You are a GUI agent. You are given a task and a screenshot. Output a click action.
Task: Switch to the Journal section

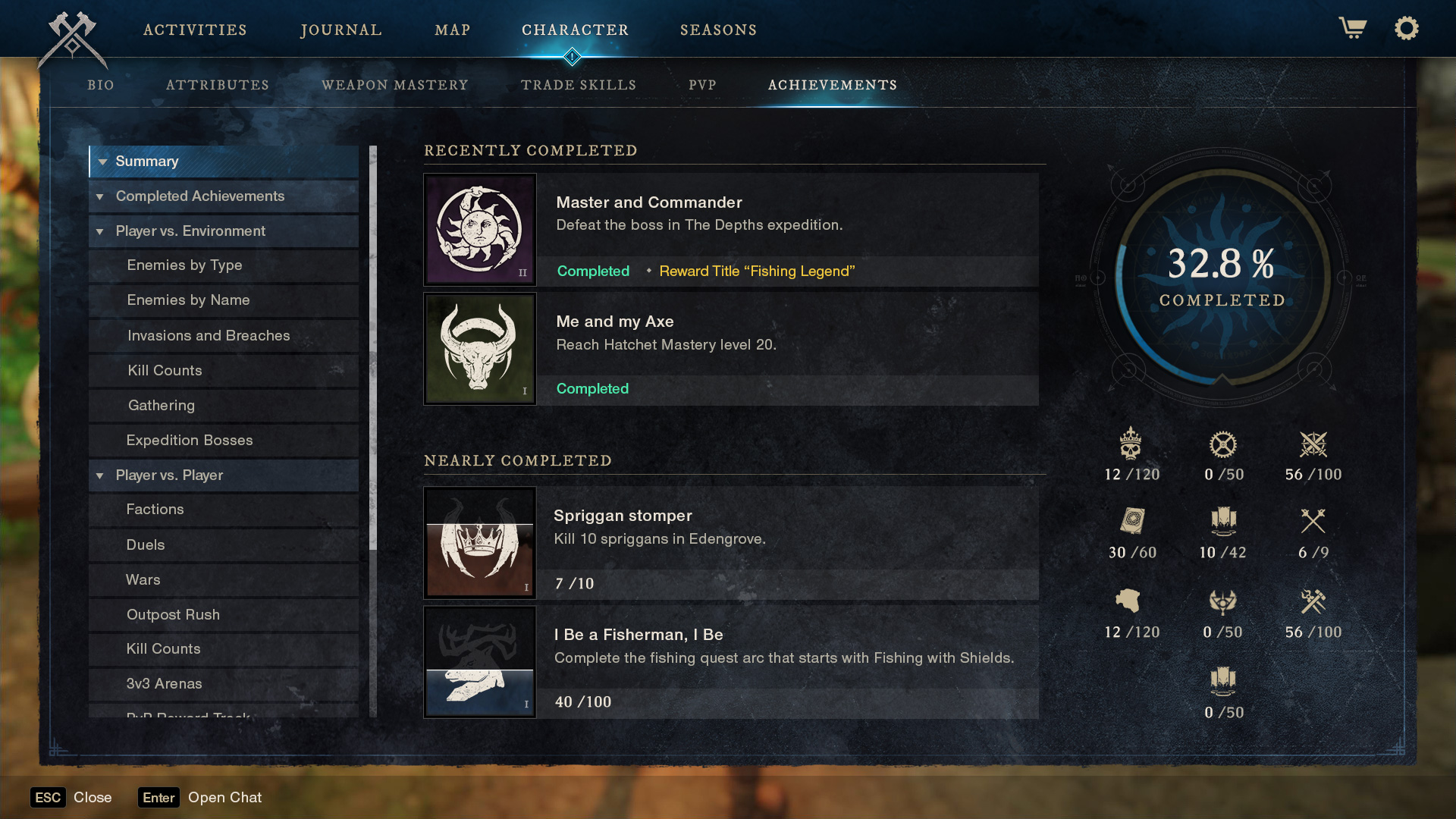[x=341, y=30]
